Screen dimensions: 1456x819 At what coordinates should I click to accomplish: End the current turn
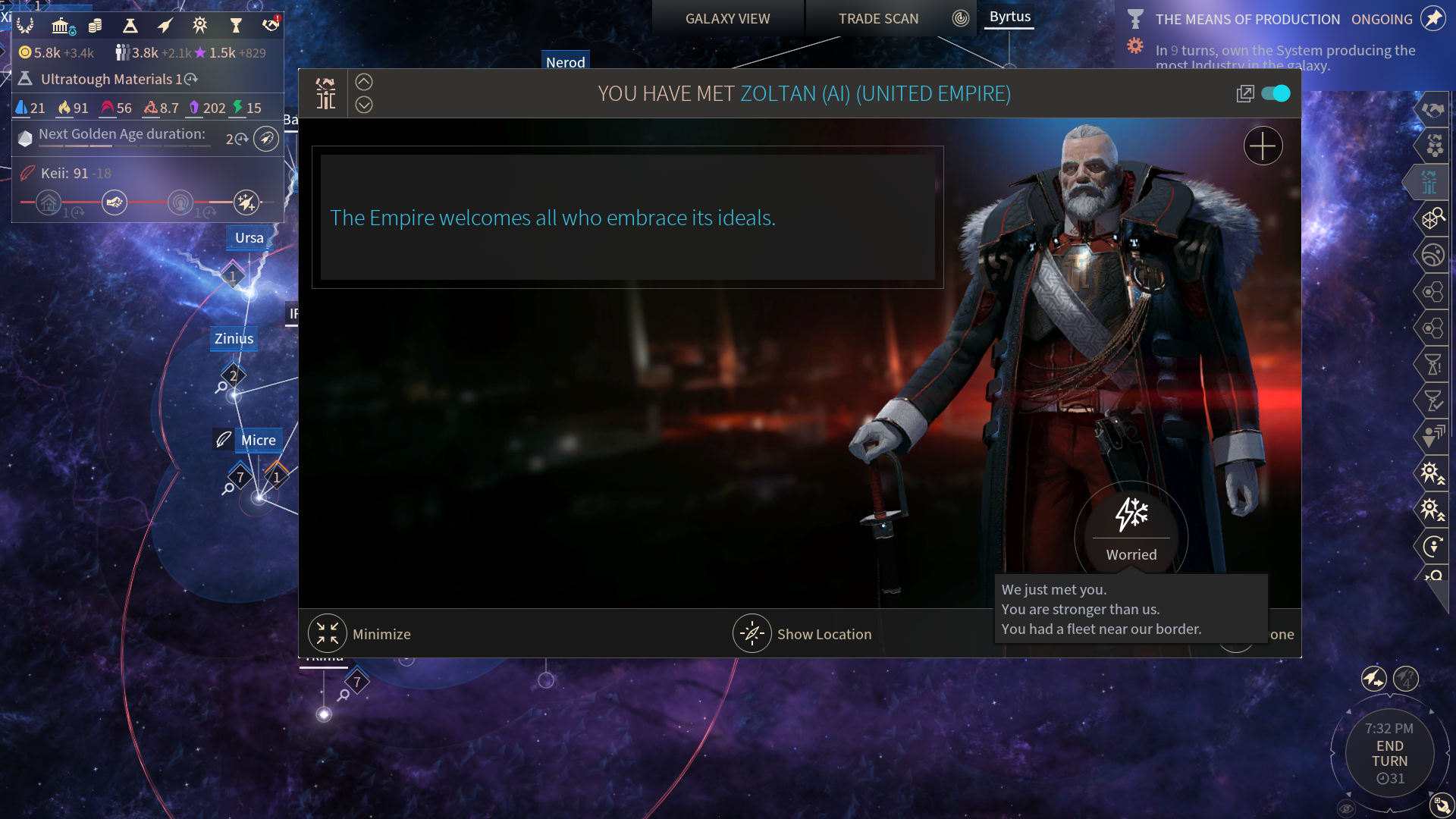tap(1389, 754)
